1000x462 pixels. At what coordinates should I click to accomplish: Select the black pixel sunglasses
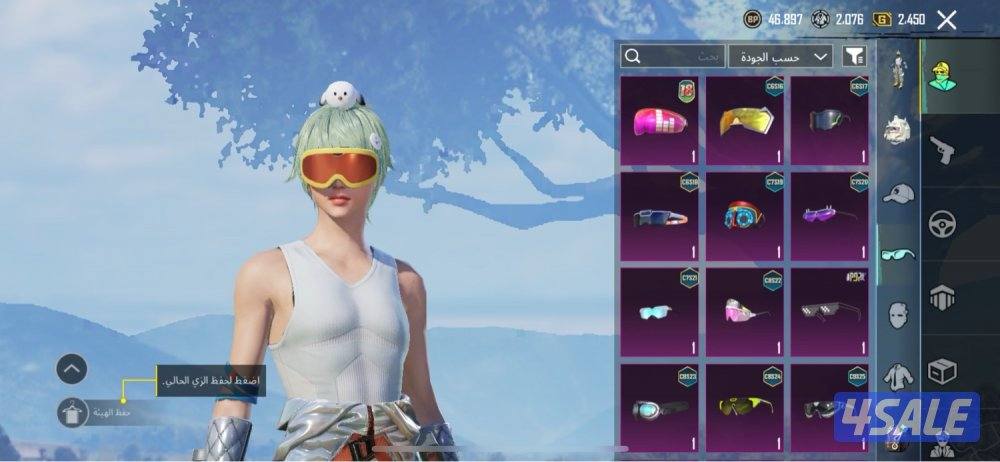tap(831, 312)
